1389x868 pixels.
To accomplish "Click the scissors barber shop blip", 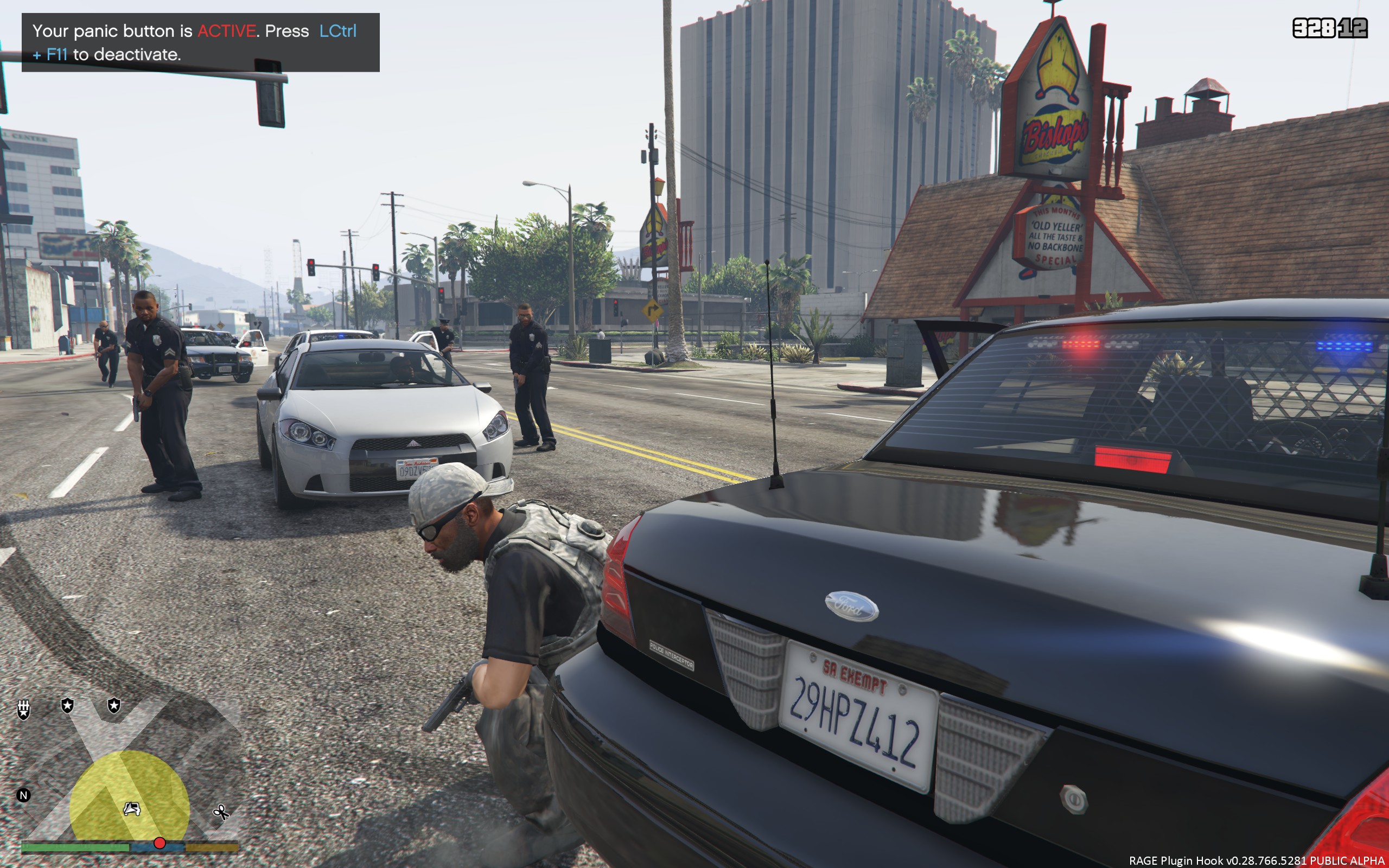I will click(x=220, y=812).
